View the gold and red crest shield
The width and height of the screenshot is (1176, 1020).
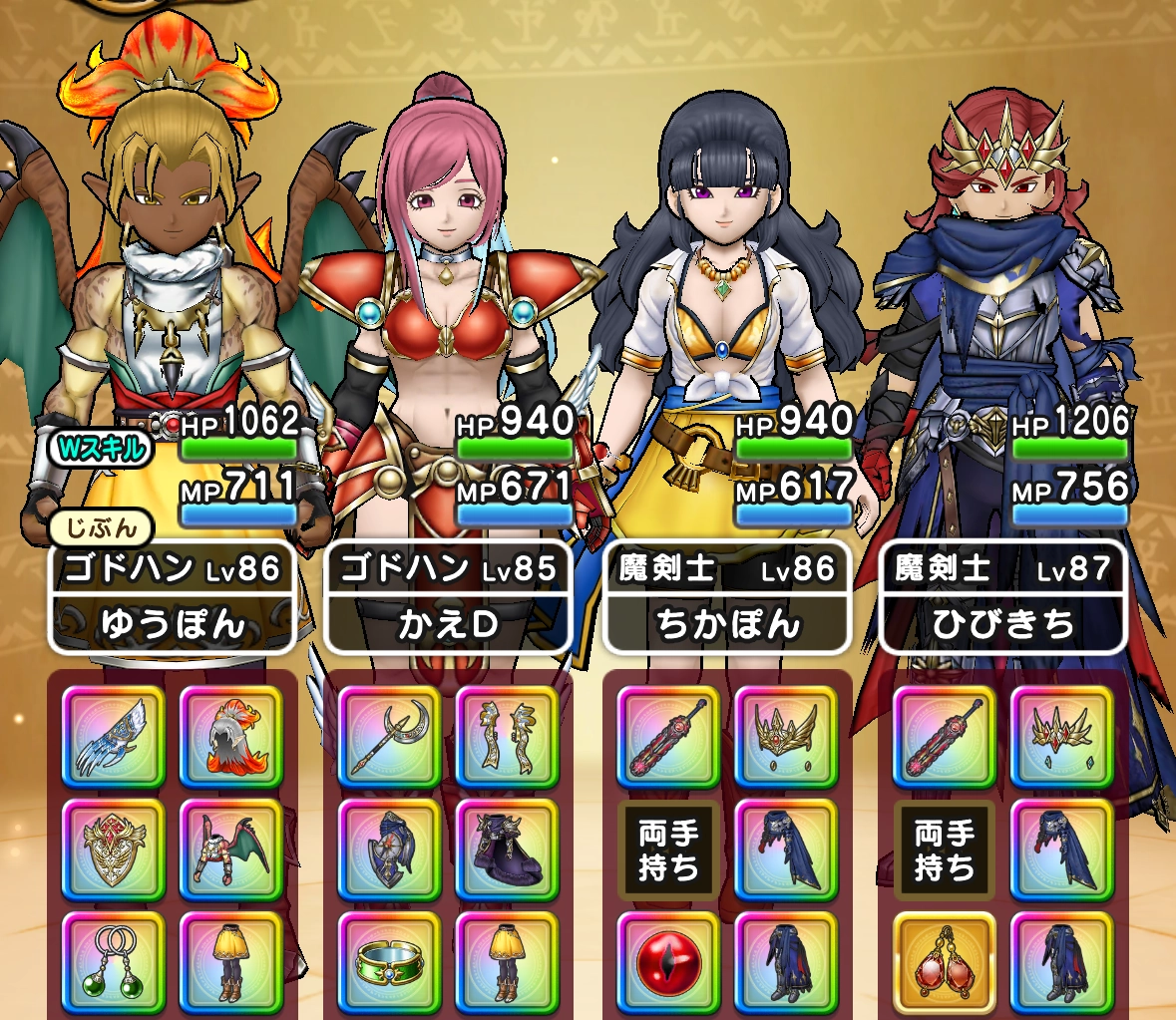[114, 850]
